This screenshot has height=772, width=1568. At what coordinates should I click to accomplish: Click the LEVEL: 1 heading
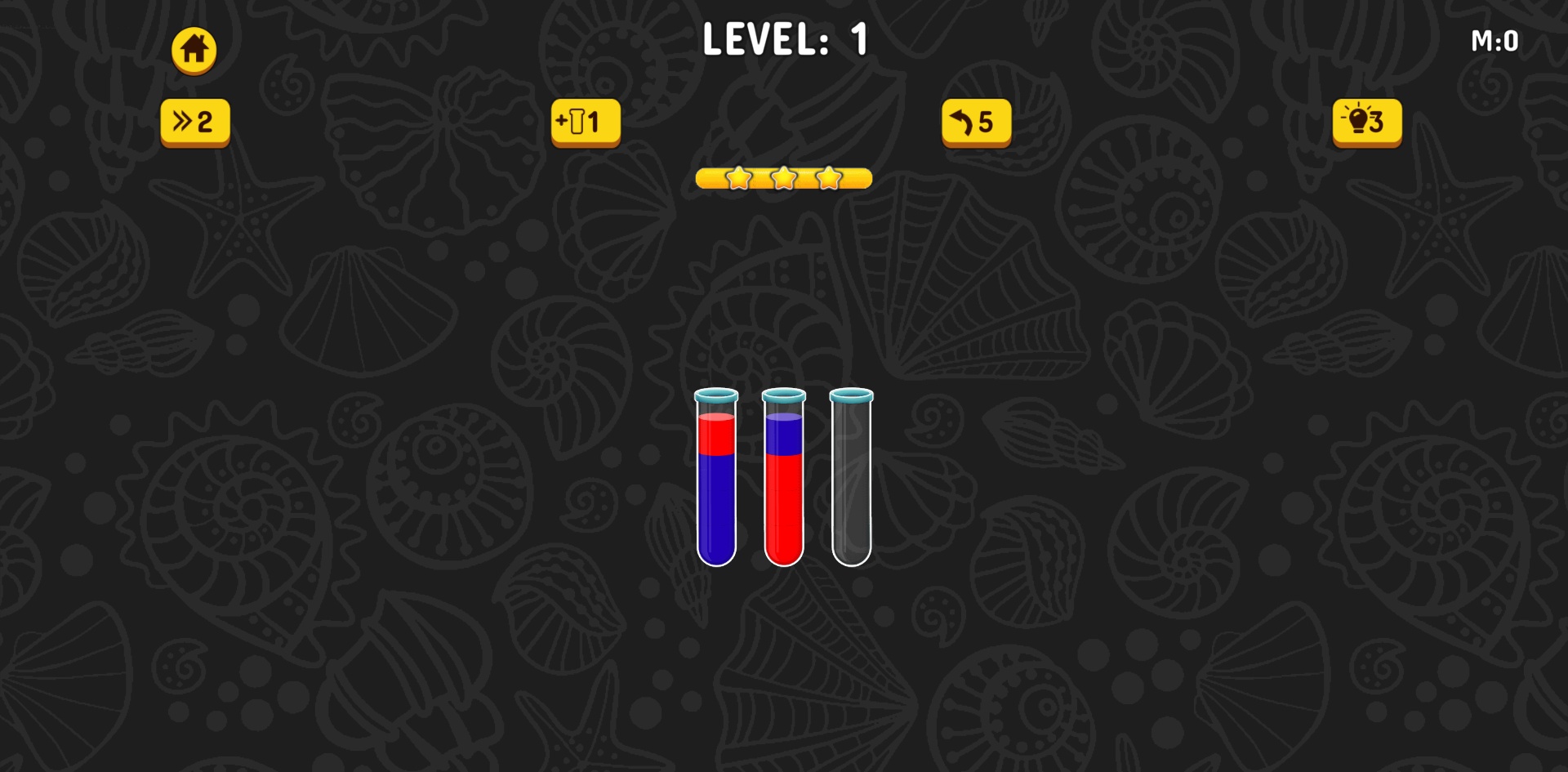(x=786, y=38)
